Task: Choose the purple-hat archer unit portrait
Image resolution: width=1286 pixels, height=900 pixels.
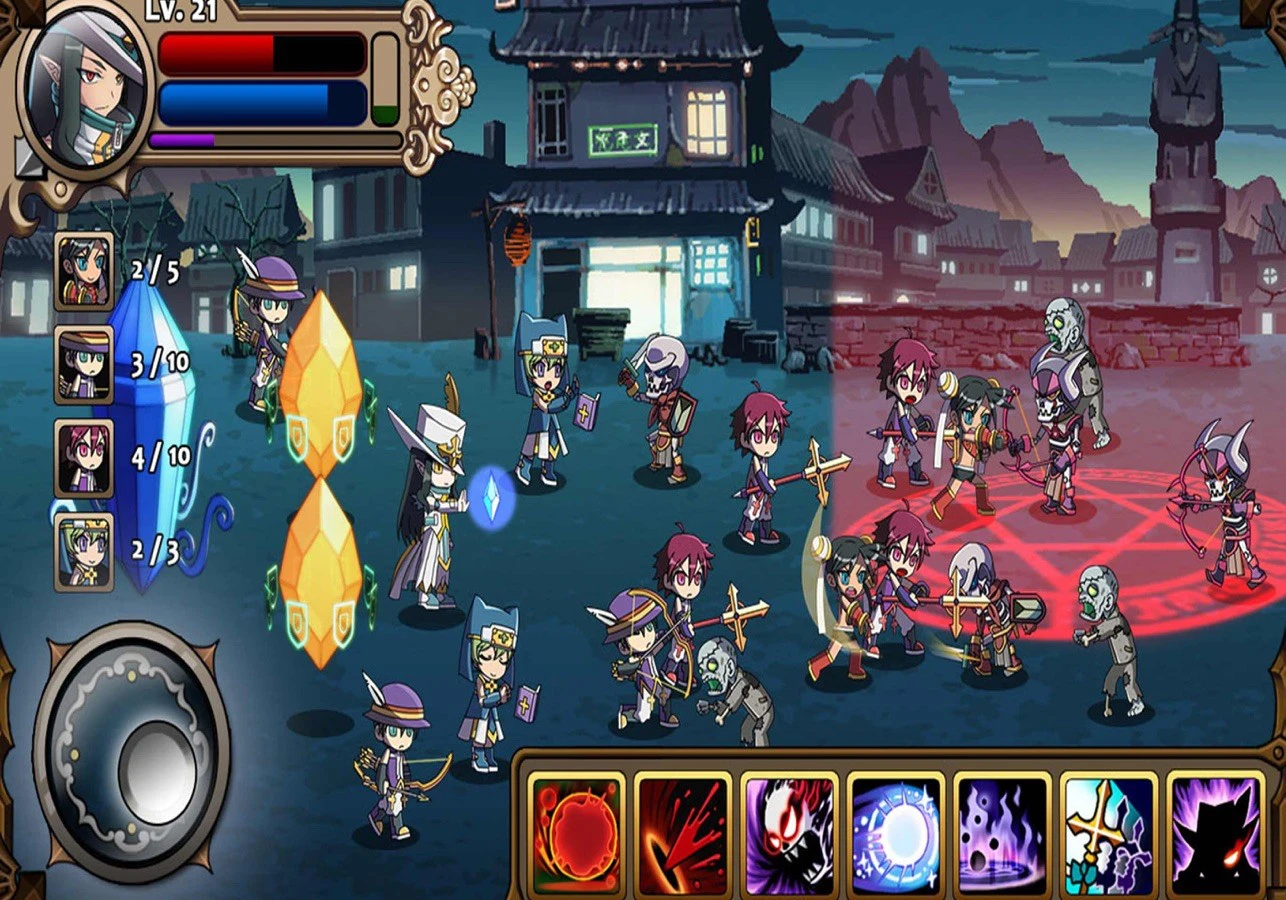Action: click(x=83, y=364)
